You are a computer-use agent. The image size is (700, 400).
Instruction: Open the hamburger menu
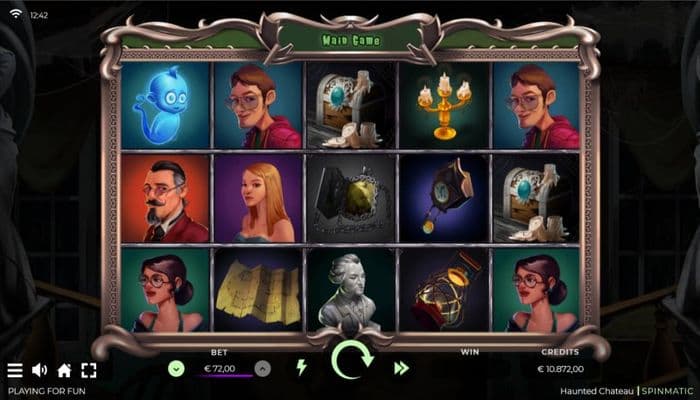pyautogui.click(x=15, y=370)
